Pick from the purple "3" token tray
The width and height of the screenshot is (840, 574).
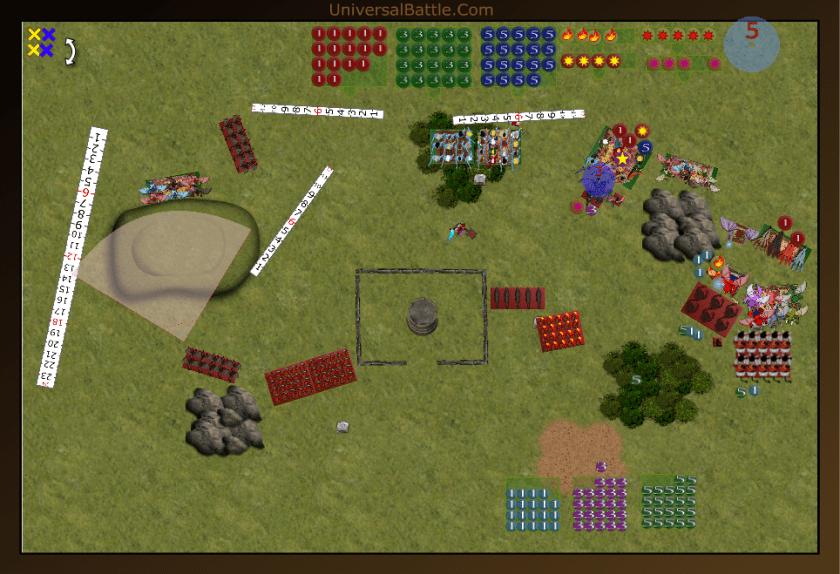tap(600, 504)
